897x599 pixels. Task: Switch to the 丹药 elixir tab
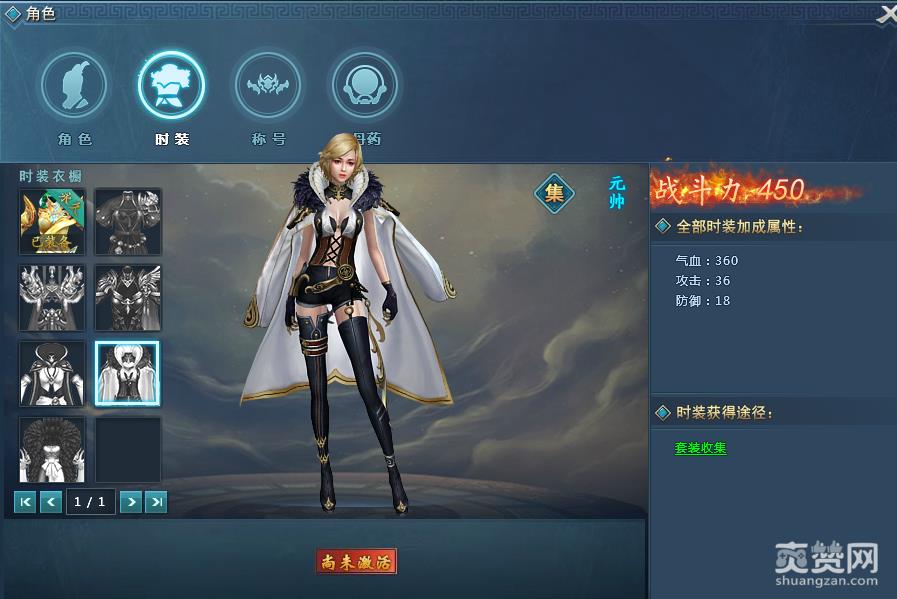364,86
